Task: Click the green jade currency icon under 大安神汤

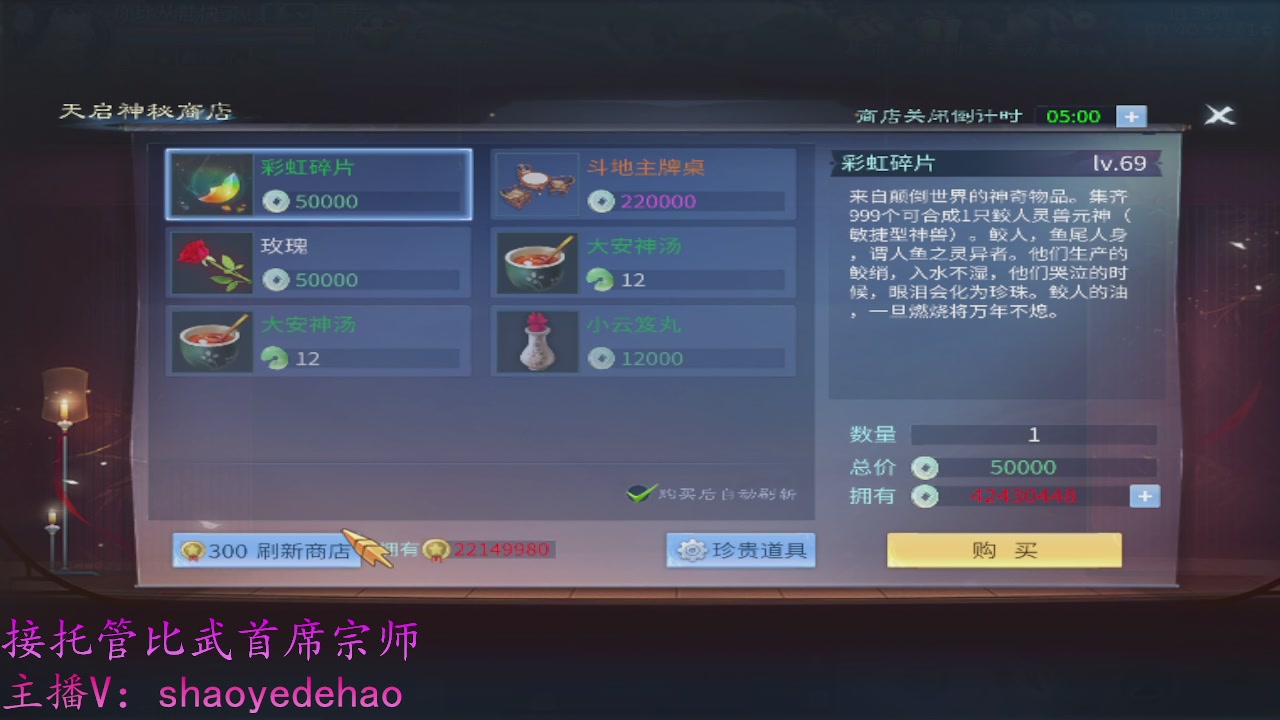Action: tap(600, 281)
